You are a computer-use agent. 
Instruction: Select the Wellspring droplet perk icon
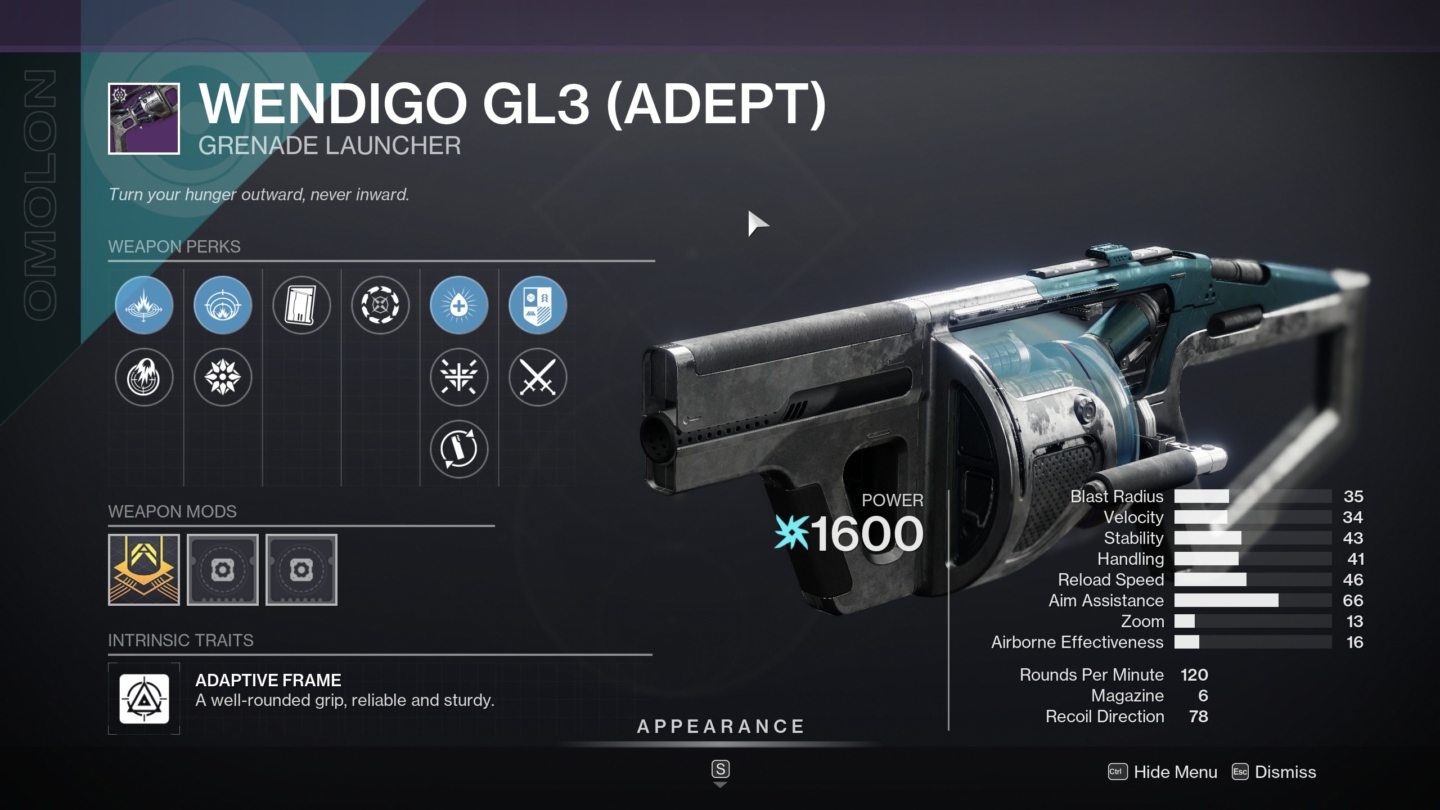[458, 305]
